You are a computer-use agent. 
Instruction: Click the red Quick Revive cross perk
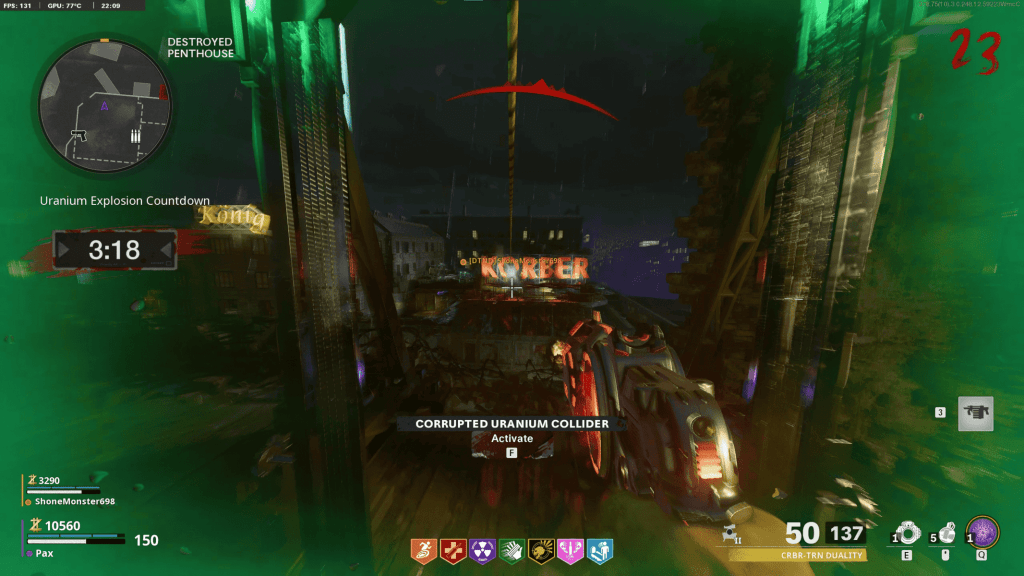click(451, 550)
